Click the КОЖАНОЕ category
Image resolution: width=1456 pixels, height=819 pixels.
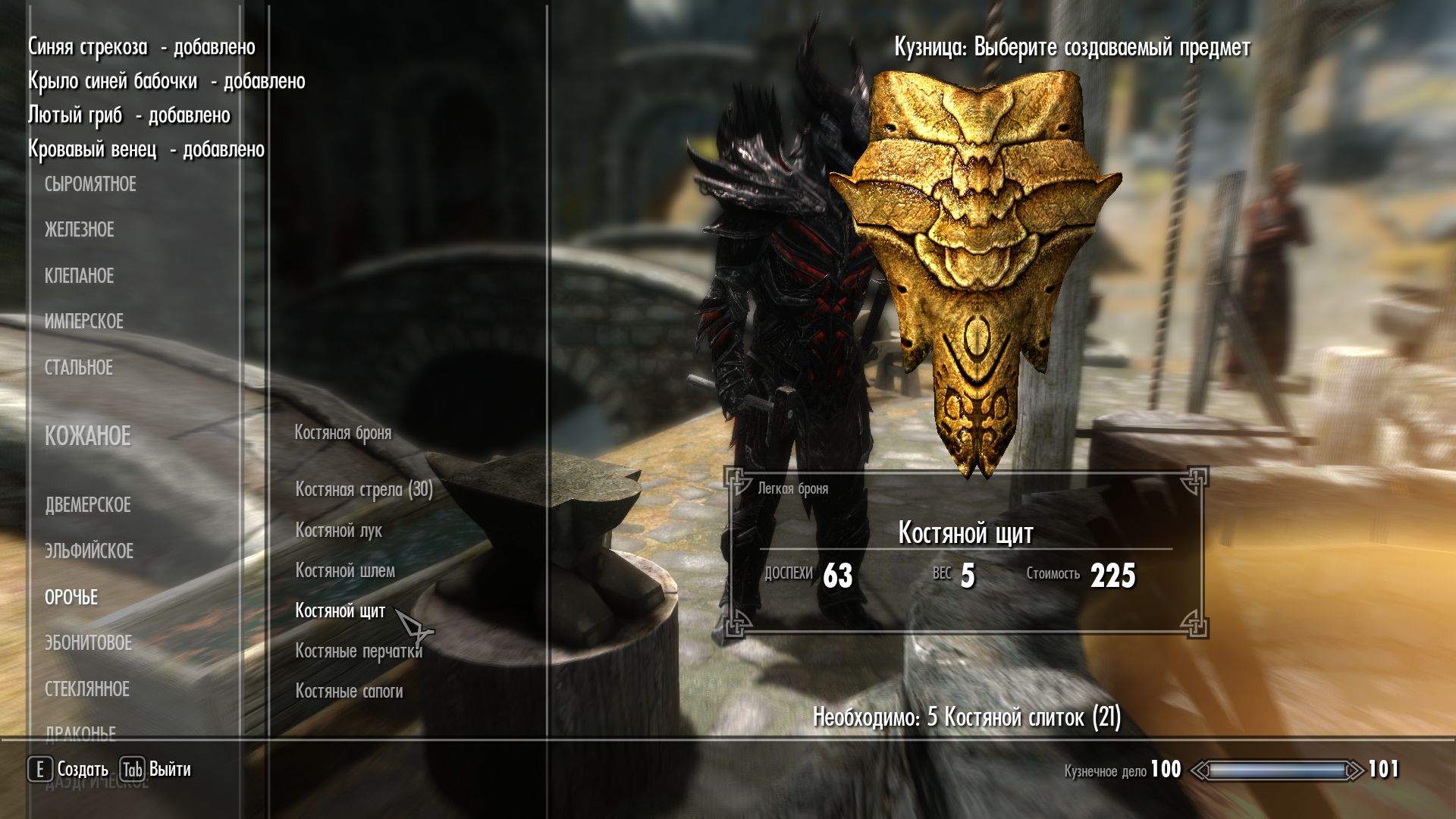point(87,436)
